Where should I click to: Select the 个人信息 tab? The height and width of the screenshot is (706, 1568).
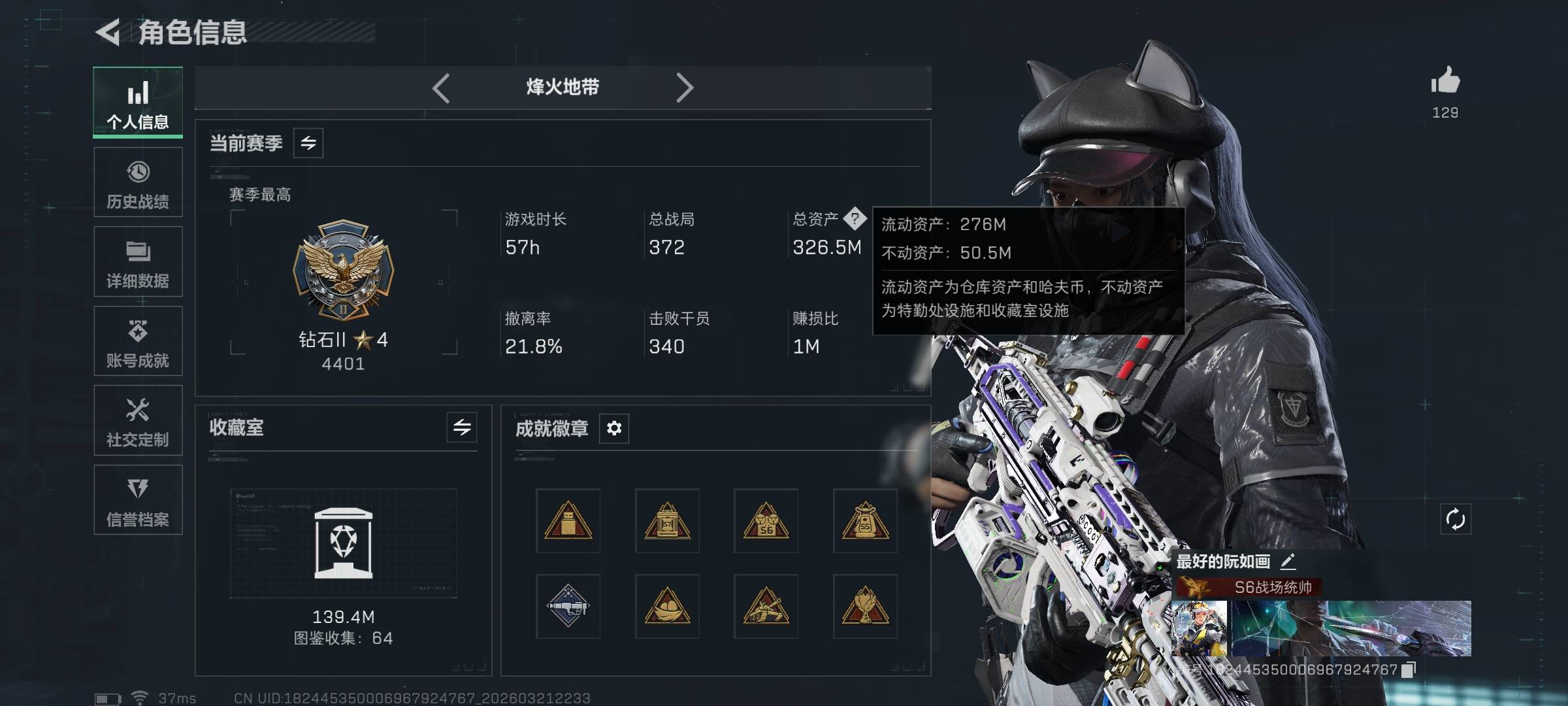138,103
